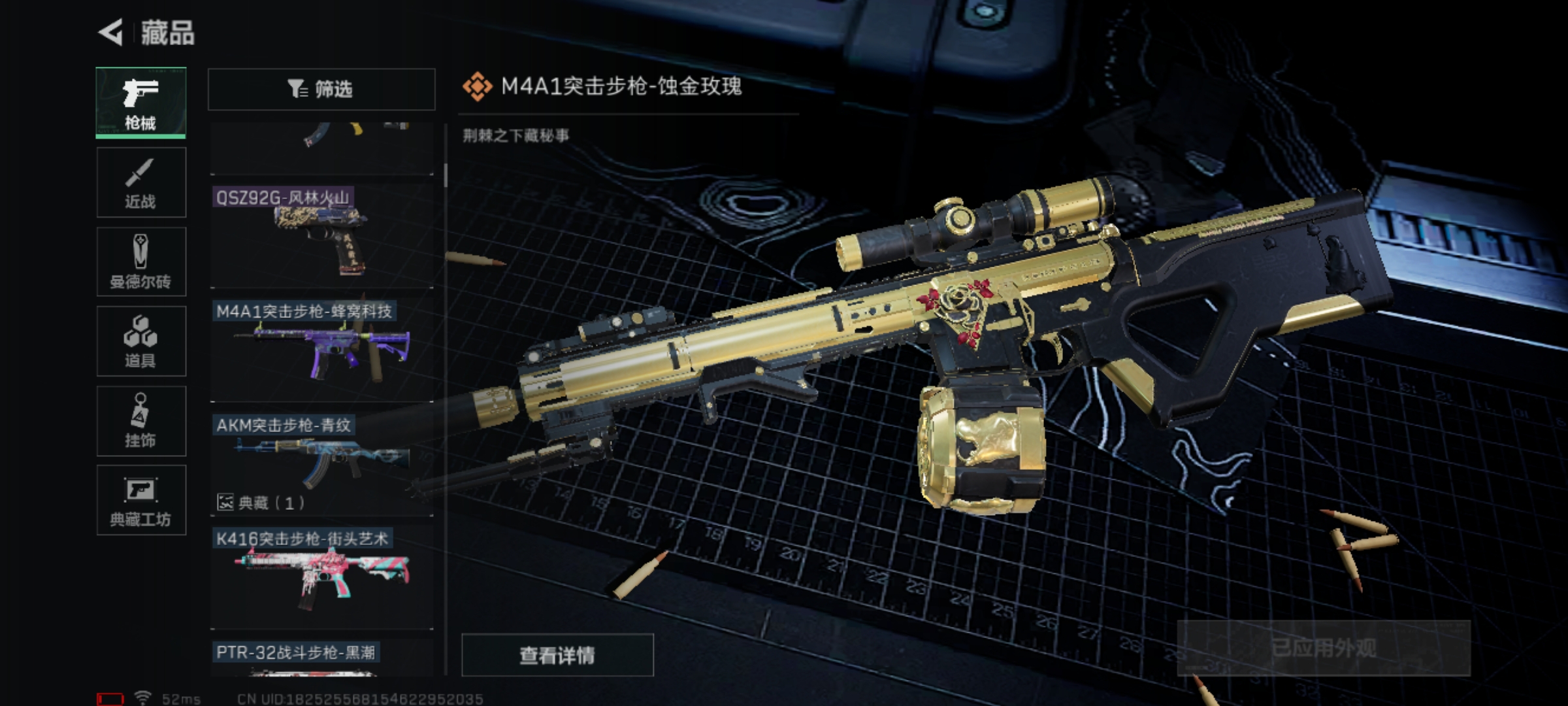
Task: Switch to the 挂饰 charms tab
Action: coord(141,421)
